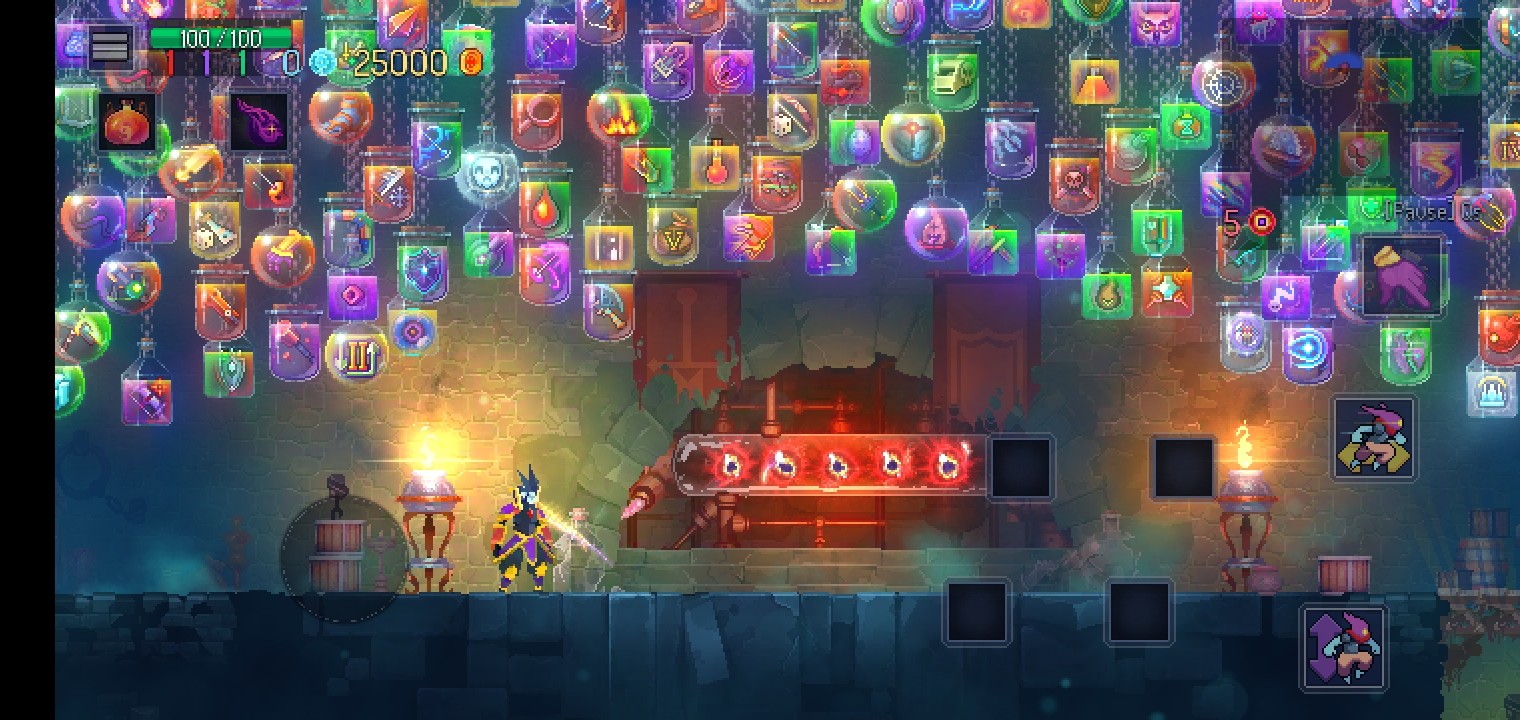This screenshot has width=1520, height=720.
Task: Touch the virtual movement joystick
Action: (x=343, y=558)
